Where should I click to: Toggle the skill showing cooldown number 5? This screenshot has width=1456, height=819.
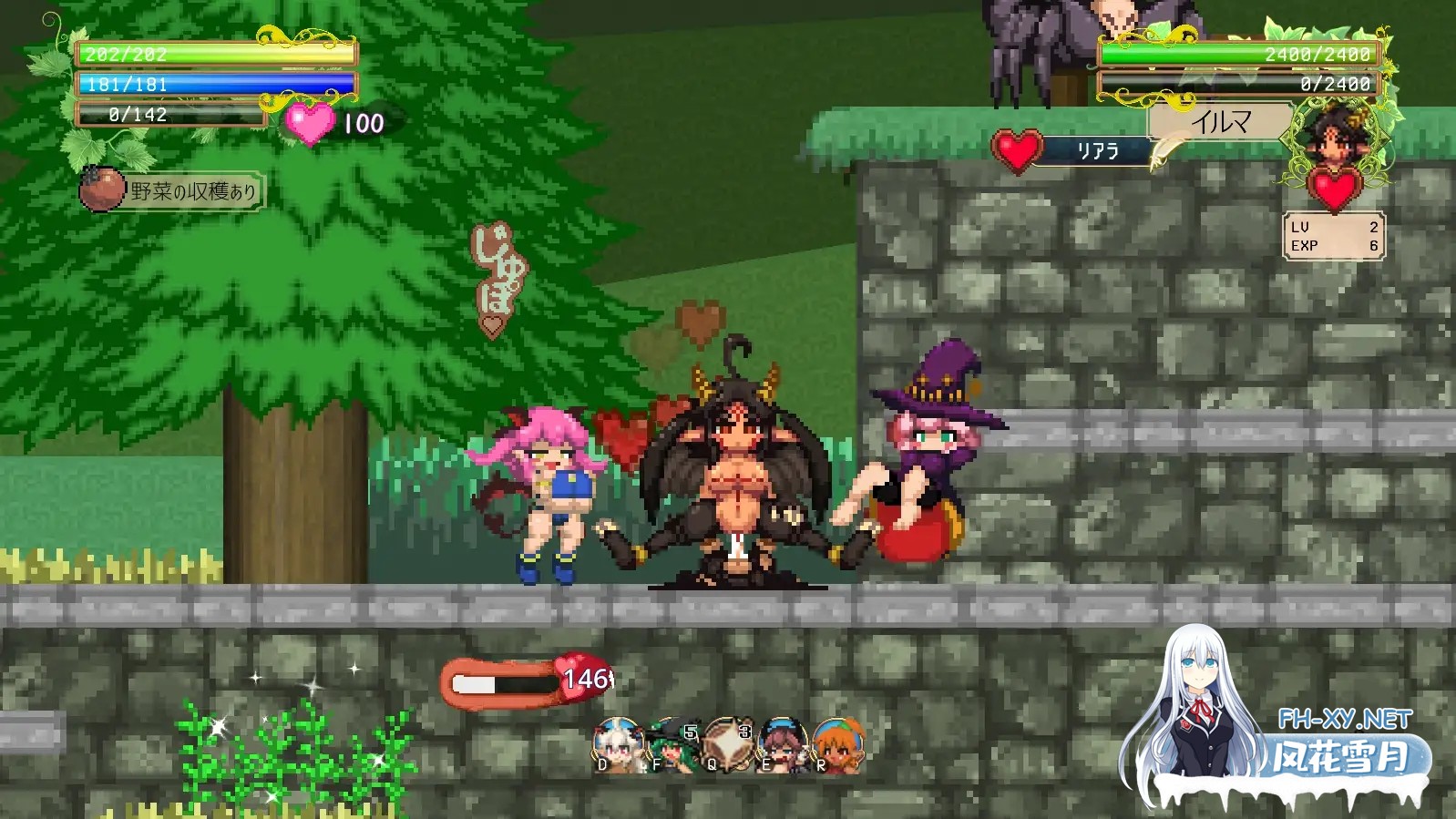point(690,732)
